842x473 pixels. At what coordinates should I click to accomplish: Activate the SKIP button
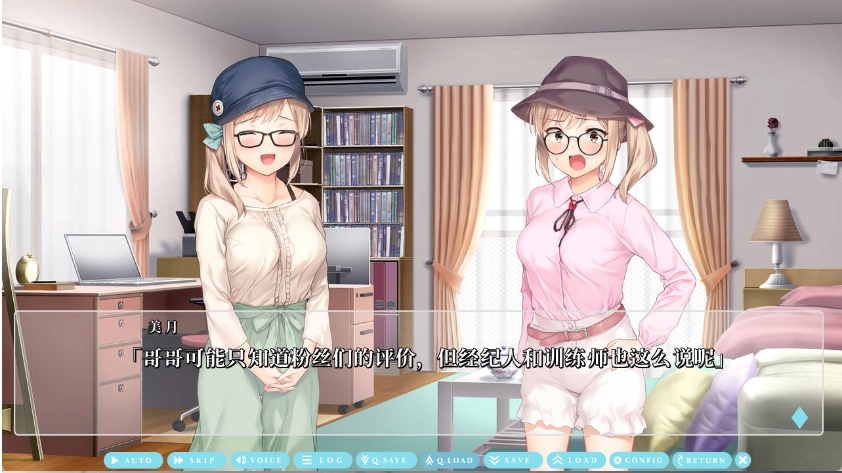point(197,460)
